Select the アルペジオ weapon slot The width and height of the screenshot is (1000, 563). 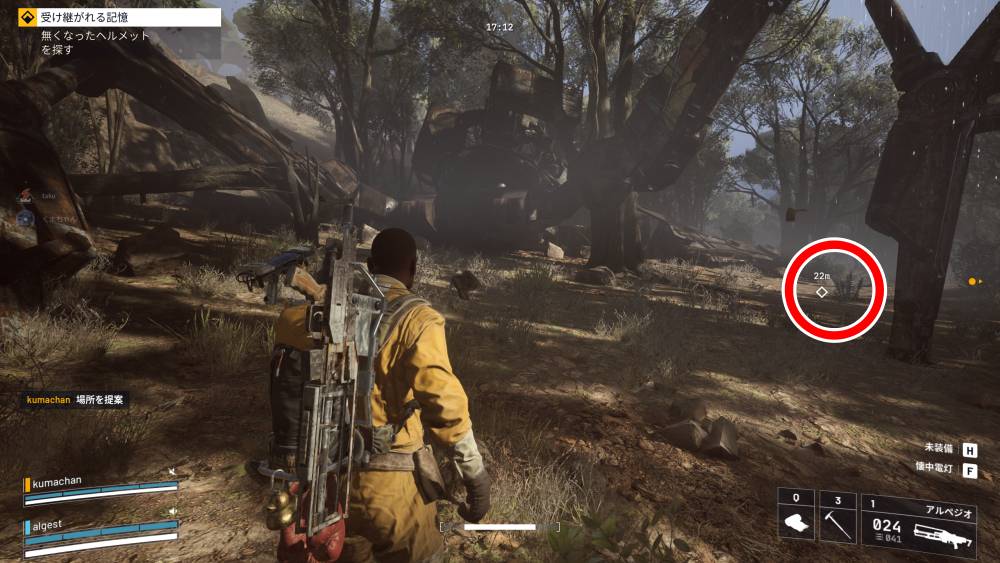pyautogui.click(x=918, y=520)
